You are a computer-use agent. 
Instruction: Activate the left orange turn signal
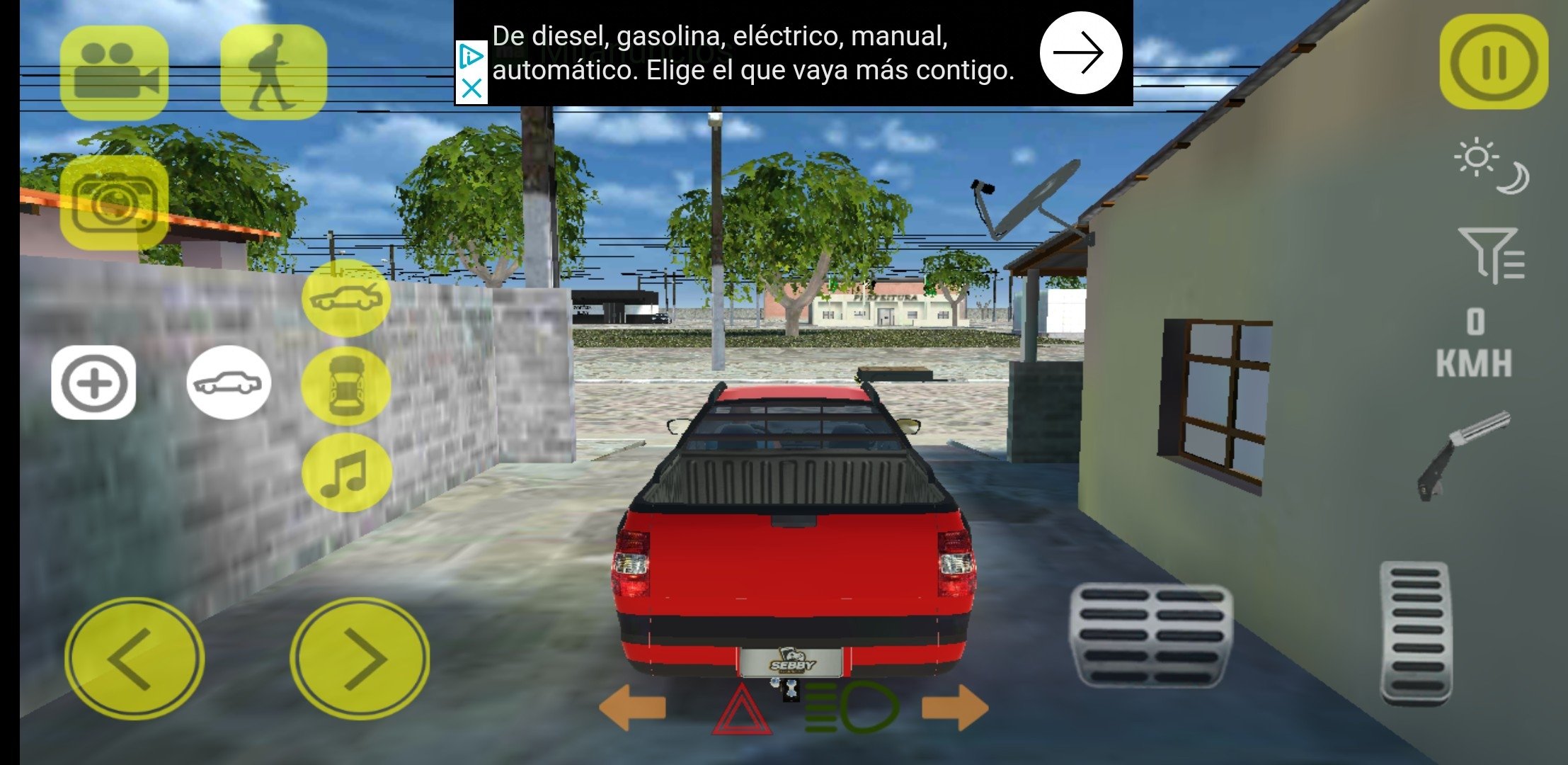(x=632, y=707)
